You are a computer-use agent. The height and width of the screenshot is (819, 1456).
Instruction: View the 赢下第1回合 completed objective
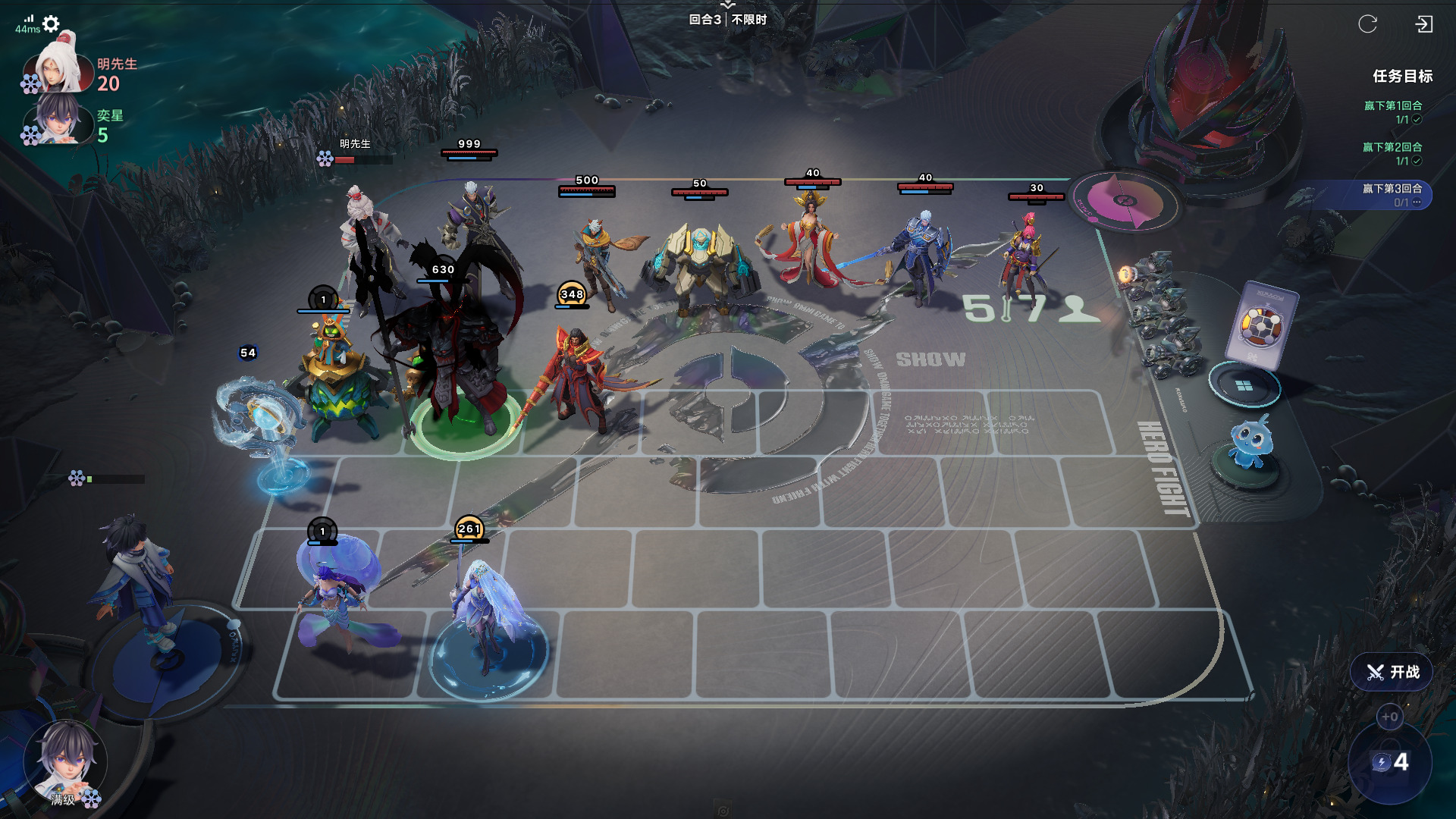(1393, 112)
